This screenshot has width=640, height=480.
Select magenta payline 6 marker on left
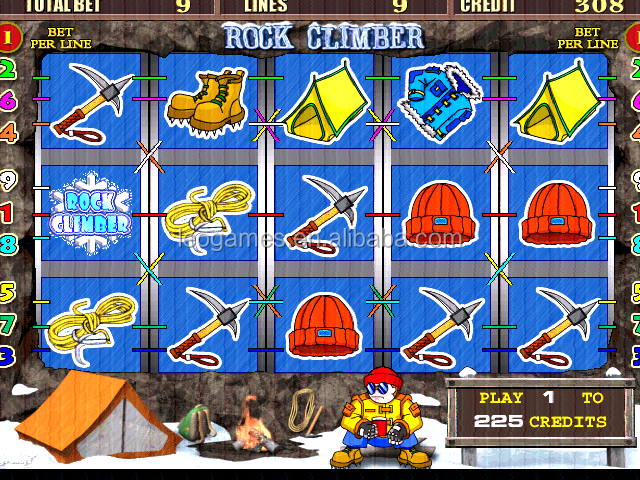9,100
